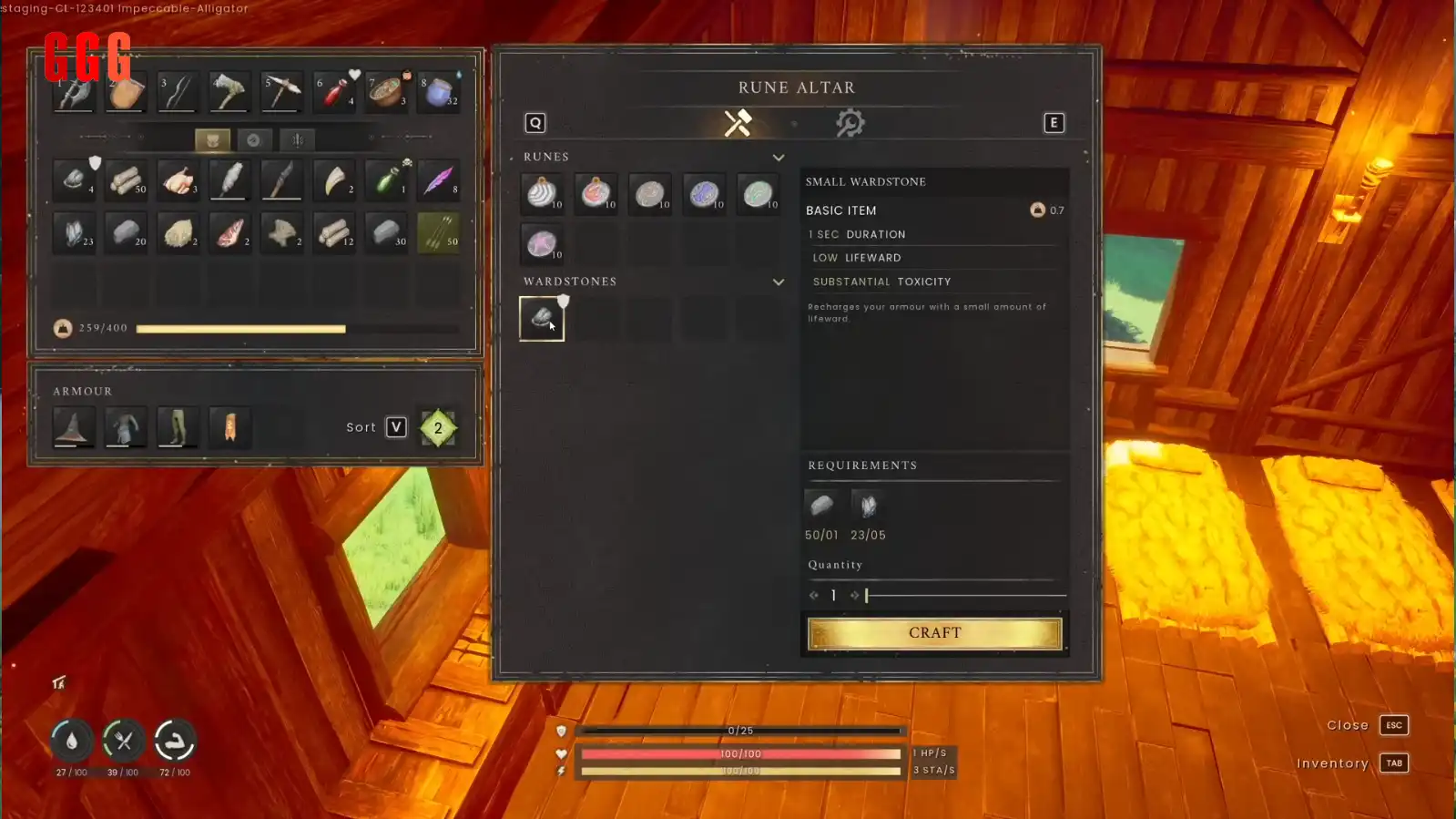This screenshot has width=1456, height=819.
Task: Select the bow in the hotbar
Action: [x=177, y=93]
